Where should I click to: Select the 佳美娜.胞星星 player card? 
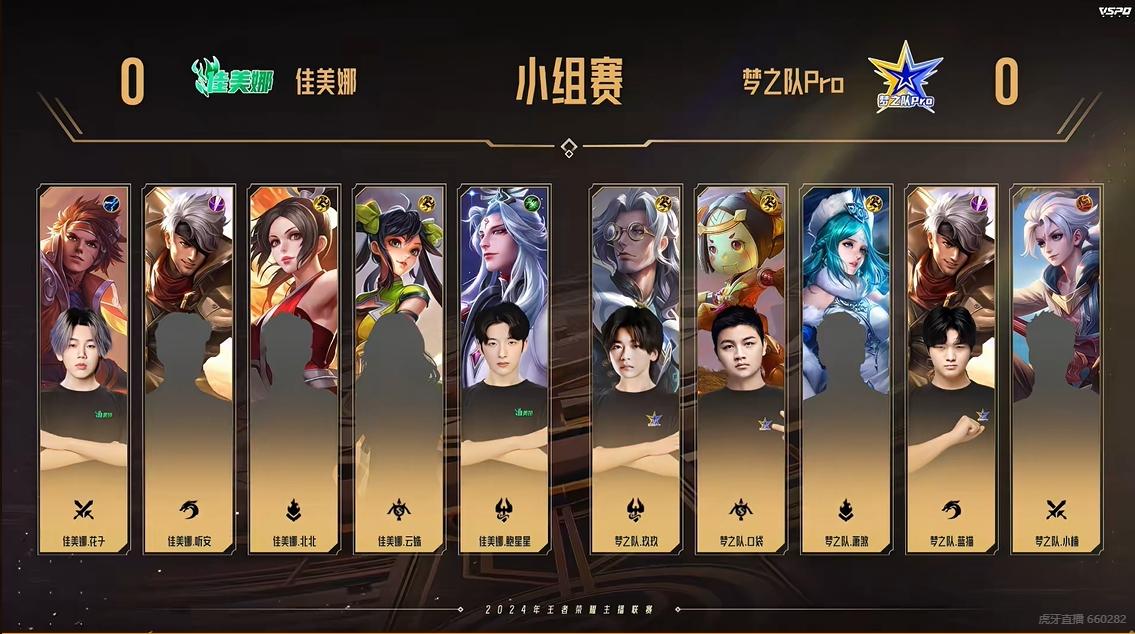504,369
